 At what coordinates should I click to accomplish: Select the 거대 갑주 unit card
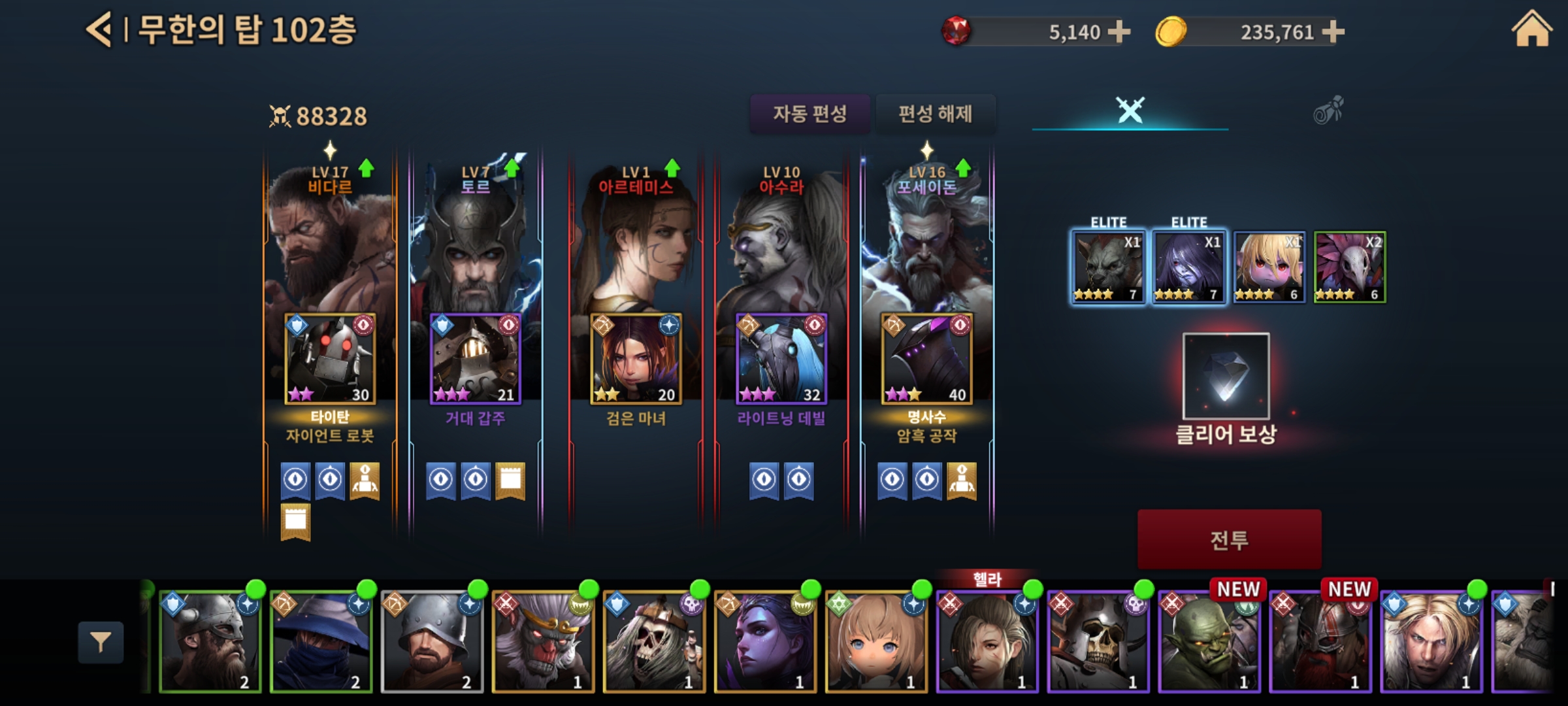coord(475,358)
